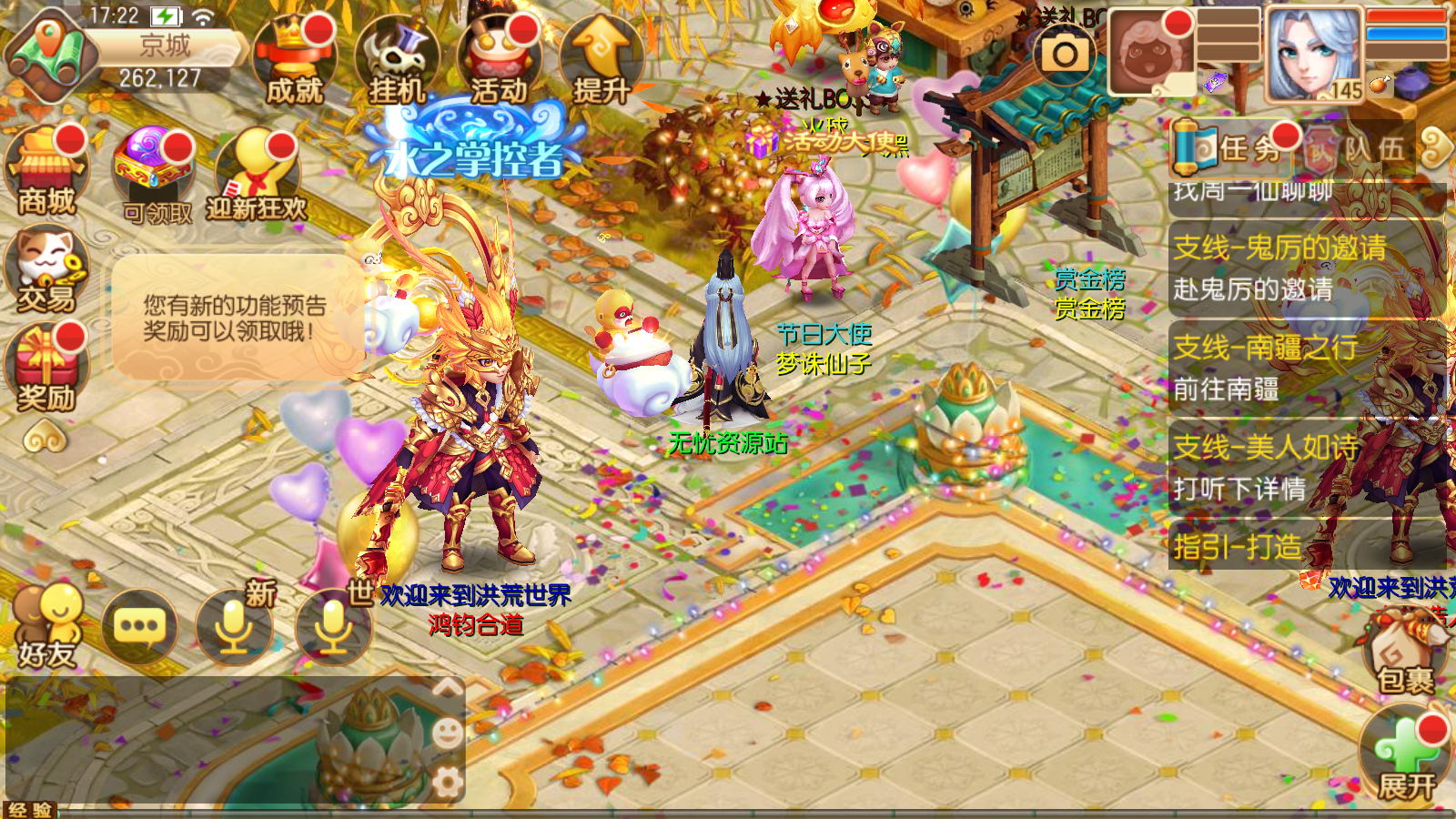Switch to the 任务 quest tab

pos(1230,147)
